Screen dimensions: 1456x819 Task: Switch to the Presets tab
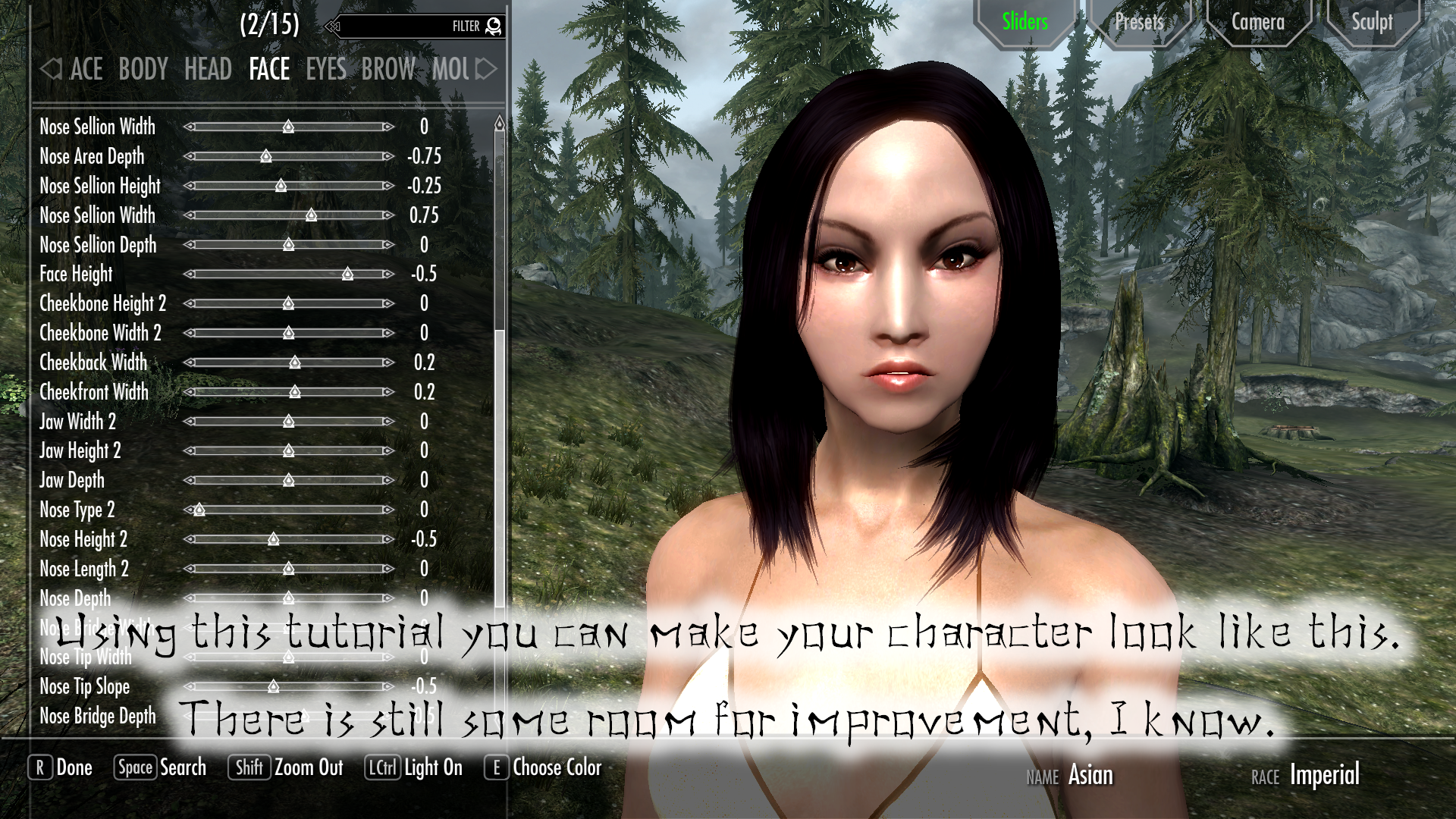(1140, 22)
